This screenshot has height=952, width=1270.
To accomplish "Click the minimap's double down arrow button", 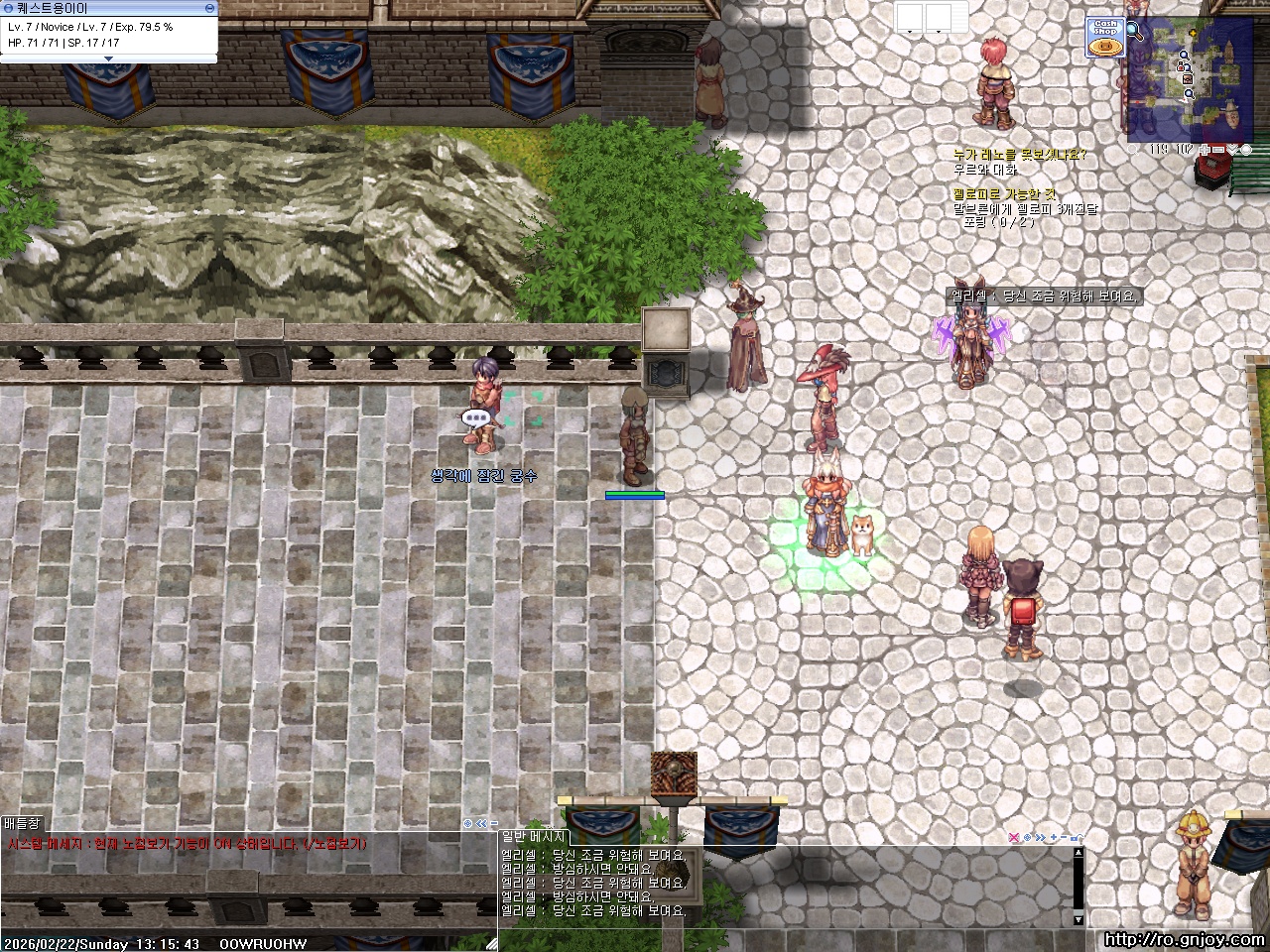I will 1232,150.
